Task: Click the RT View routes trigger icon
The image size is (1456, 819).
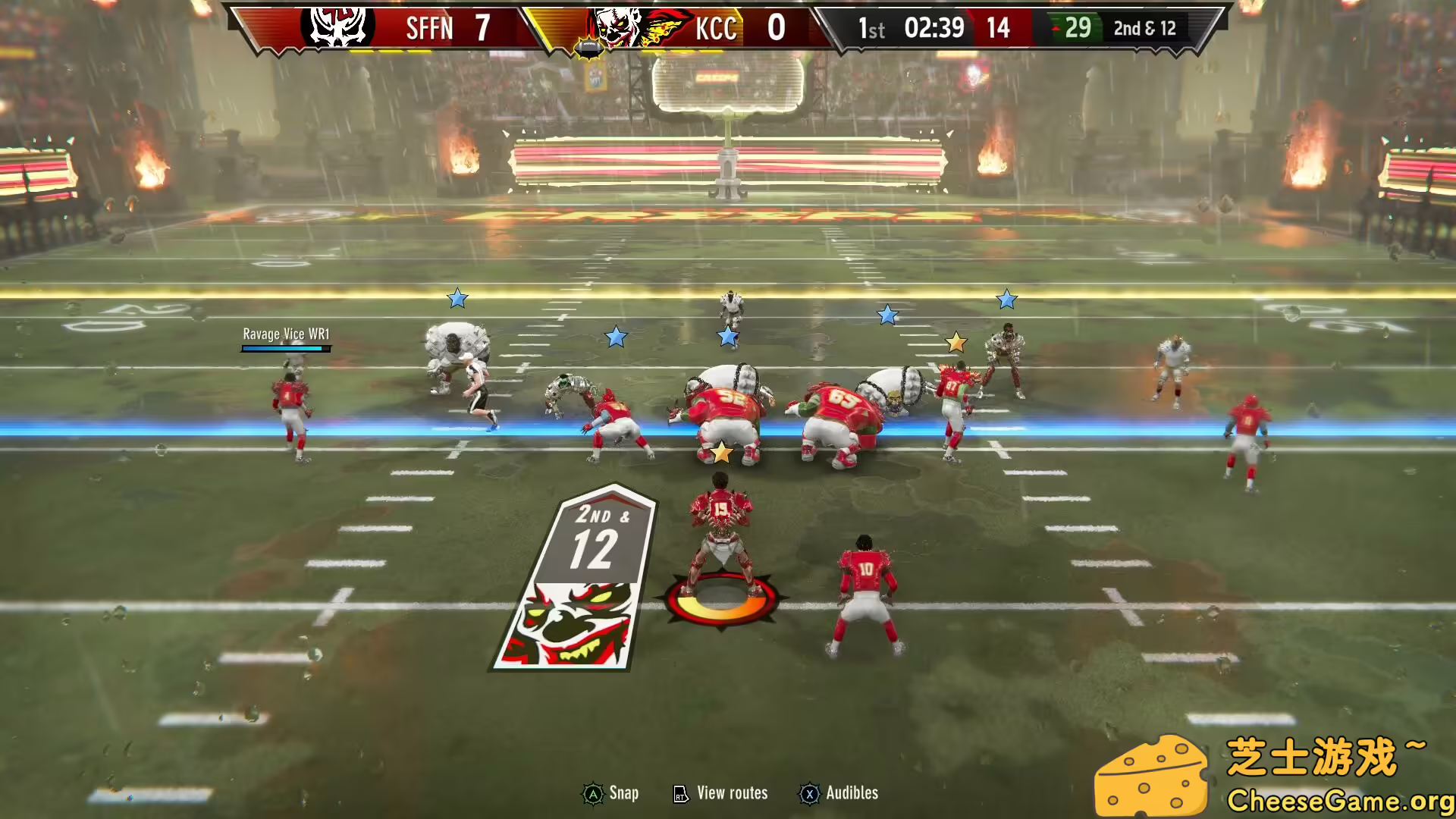Action: coord(681,793)
